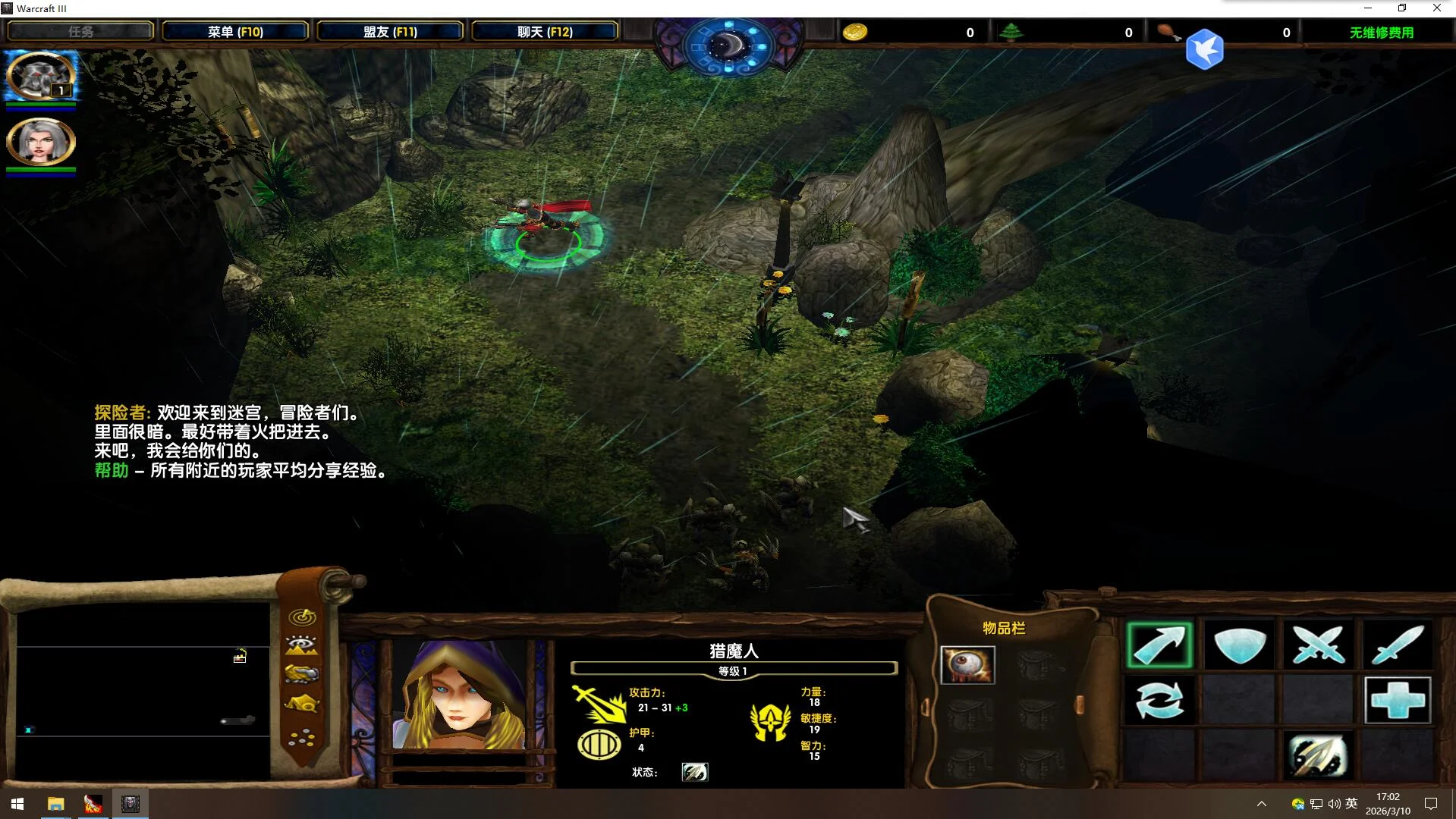Select the eyeball item in inventory
Screen dimensions: 1456x819
click(x=967, y=665)
